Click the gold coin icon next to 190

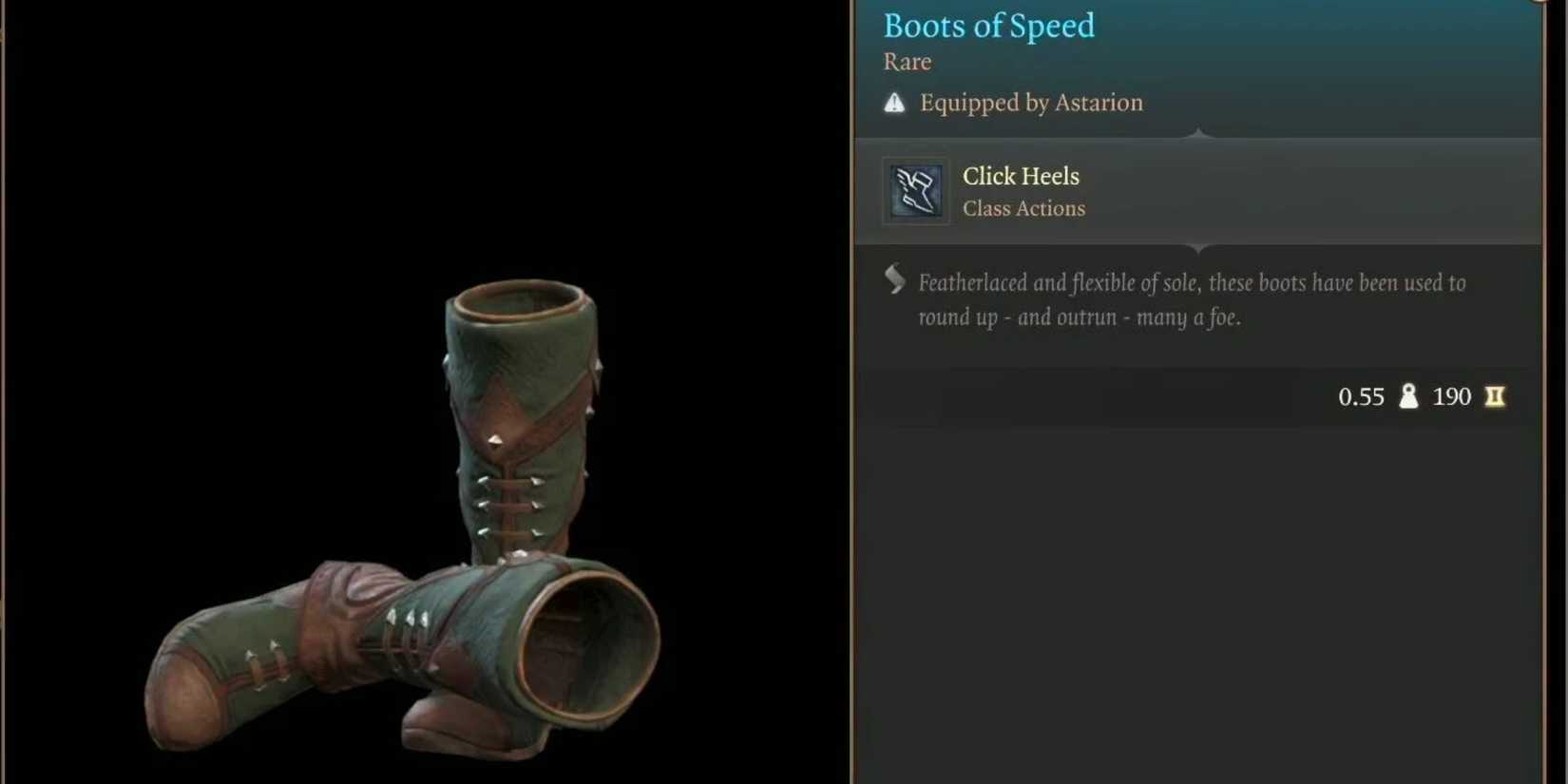coord(1494,397)
